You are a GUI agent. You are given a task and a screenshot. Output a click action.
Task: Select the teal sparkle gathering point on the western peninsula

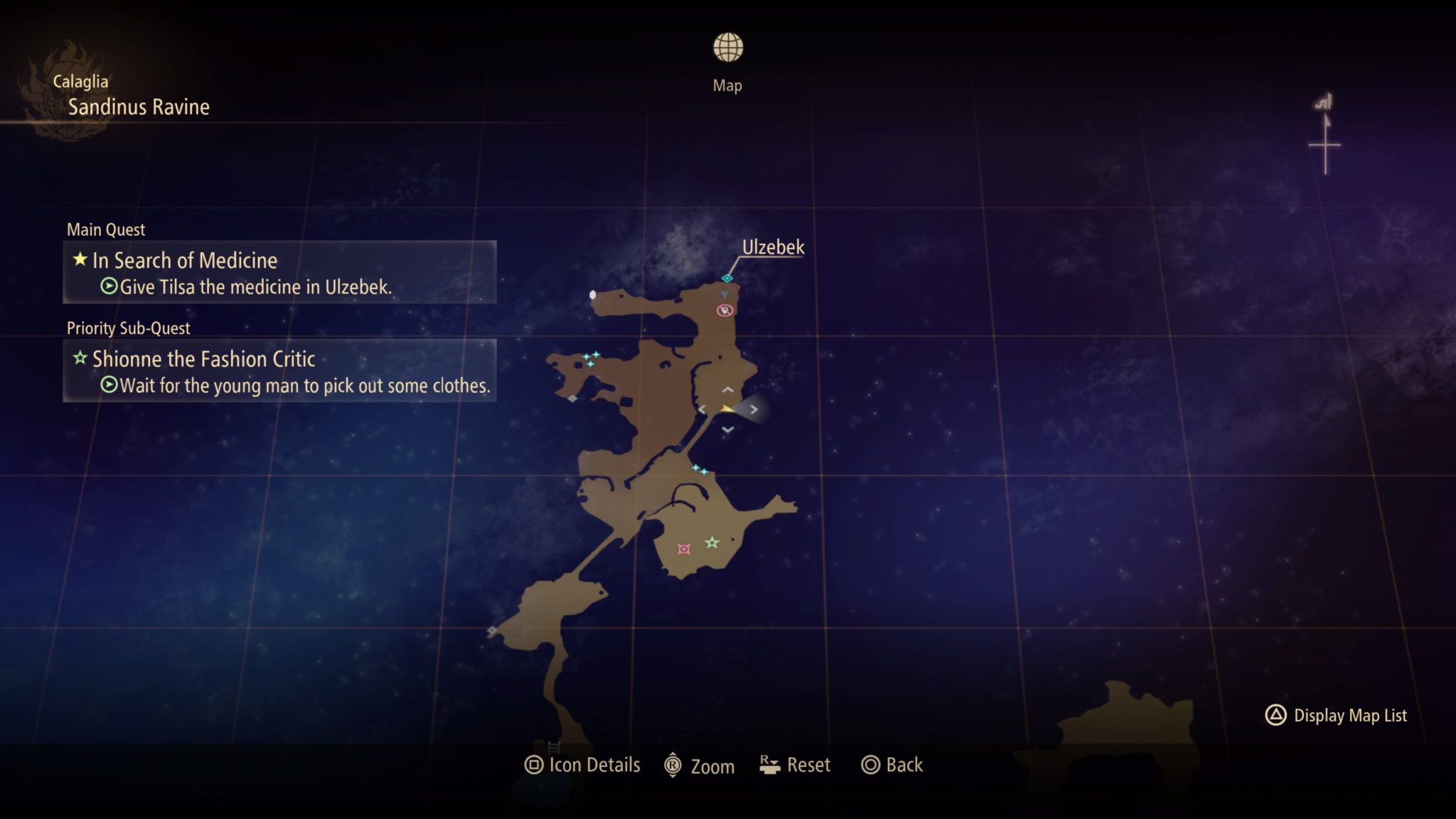click(x=591, y=358)
